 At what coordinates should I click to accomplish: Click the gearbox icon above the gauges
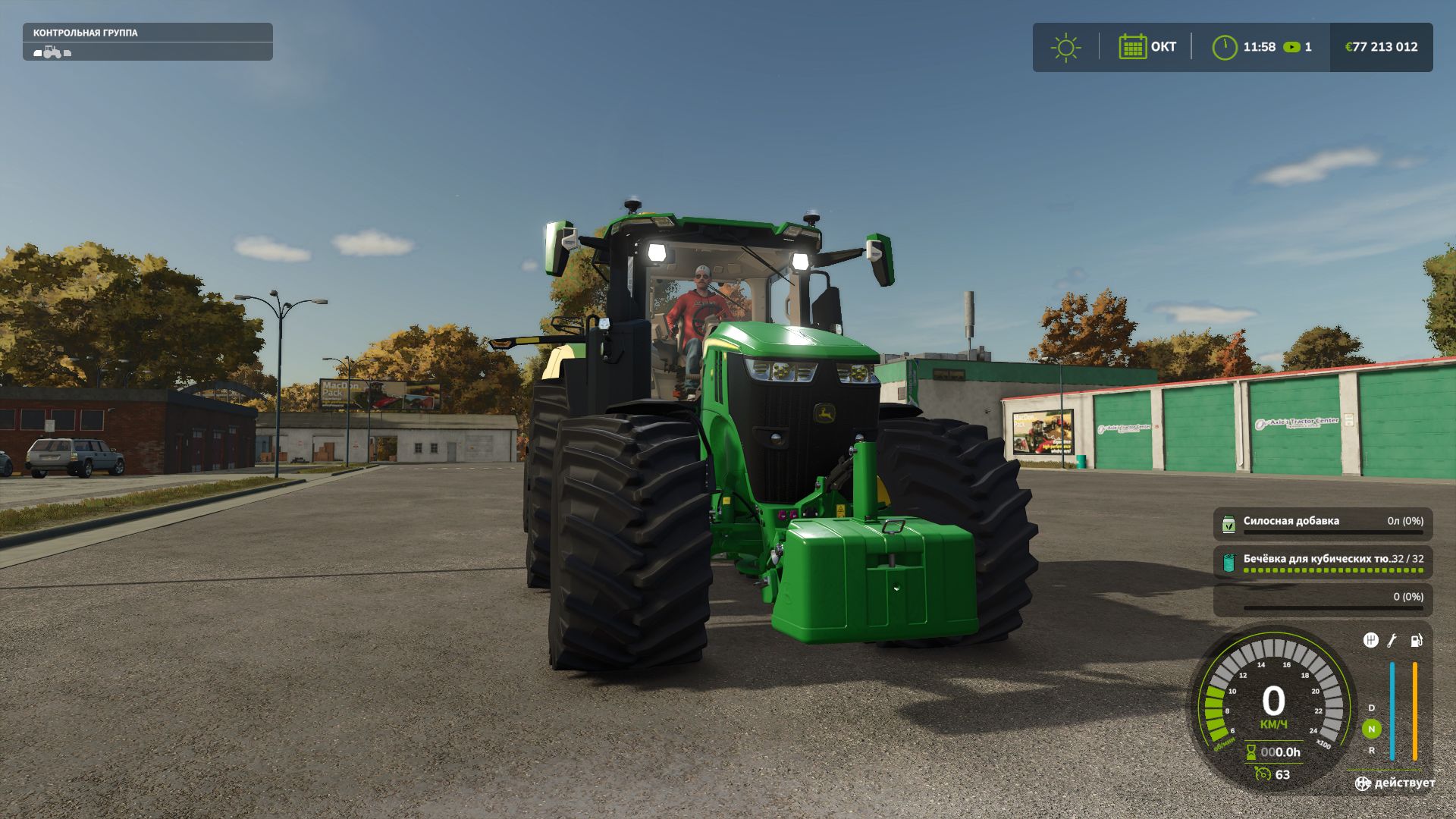(x=1370, y=641)
